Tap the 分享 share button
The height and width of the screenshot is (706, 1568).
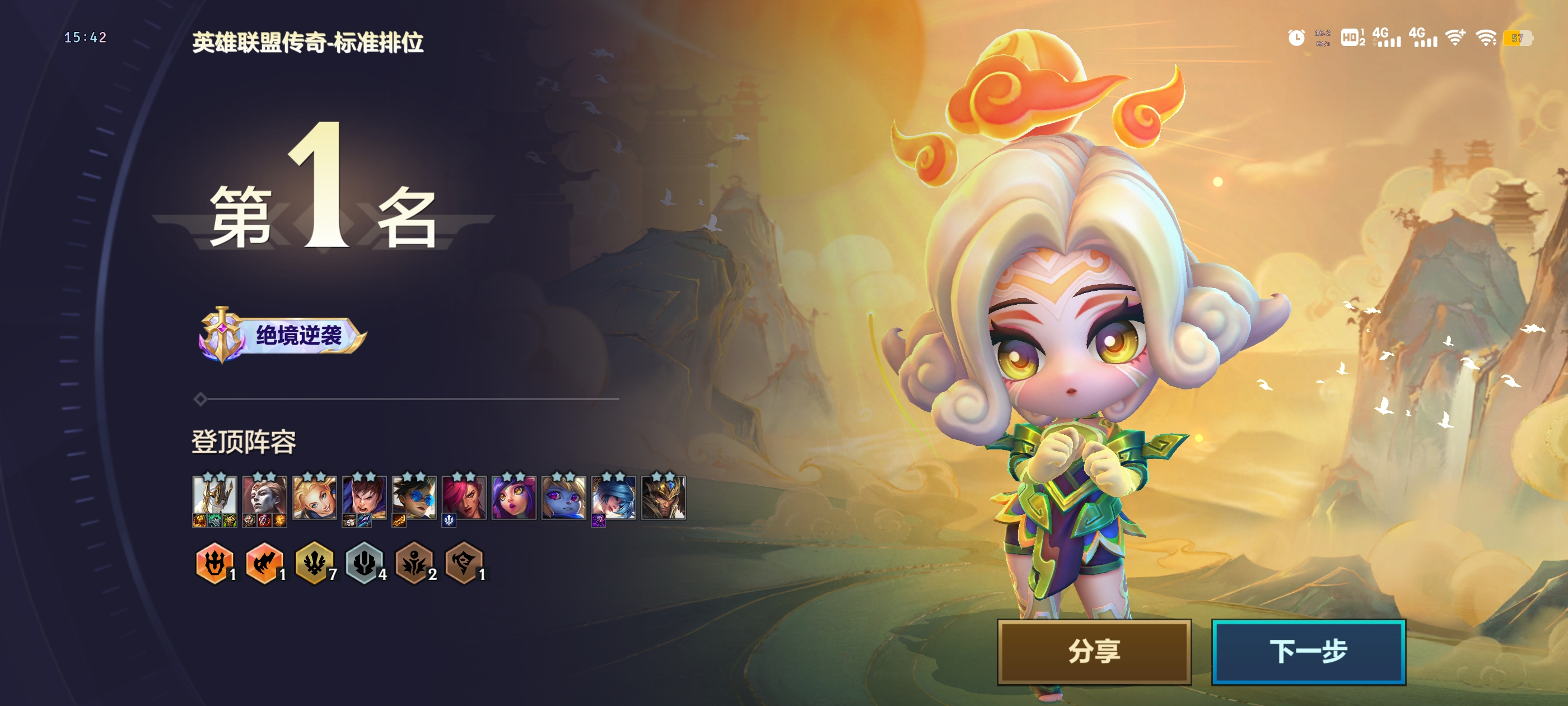(x=1093, y=651)
